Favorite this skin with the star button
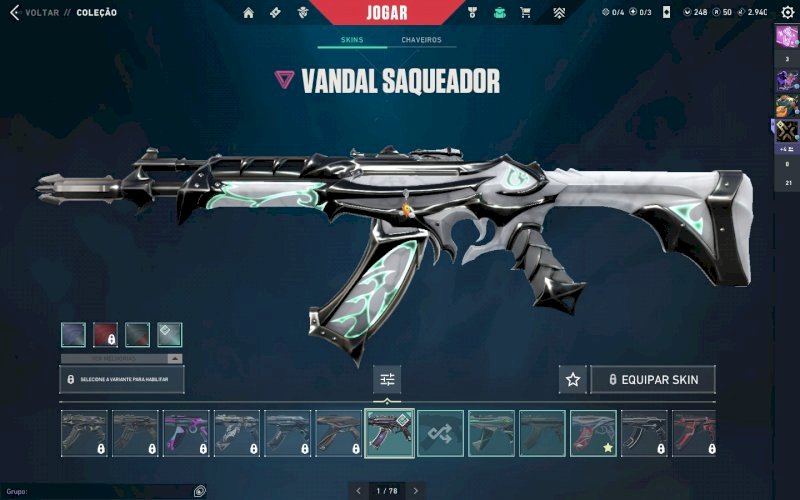The image size is (800, 500). pyautogui.click(x=573, y=380)
